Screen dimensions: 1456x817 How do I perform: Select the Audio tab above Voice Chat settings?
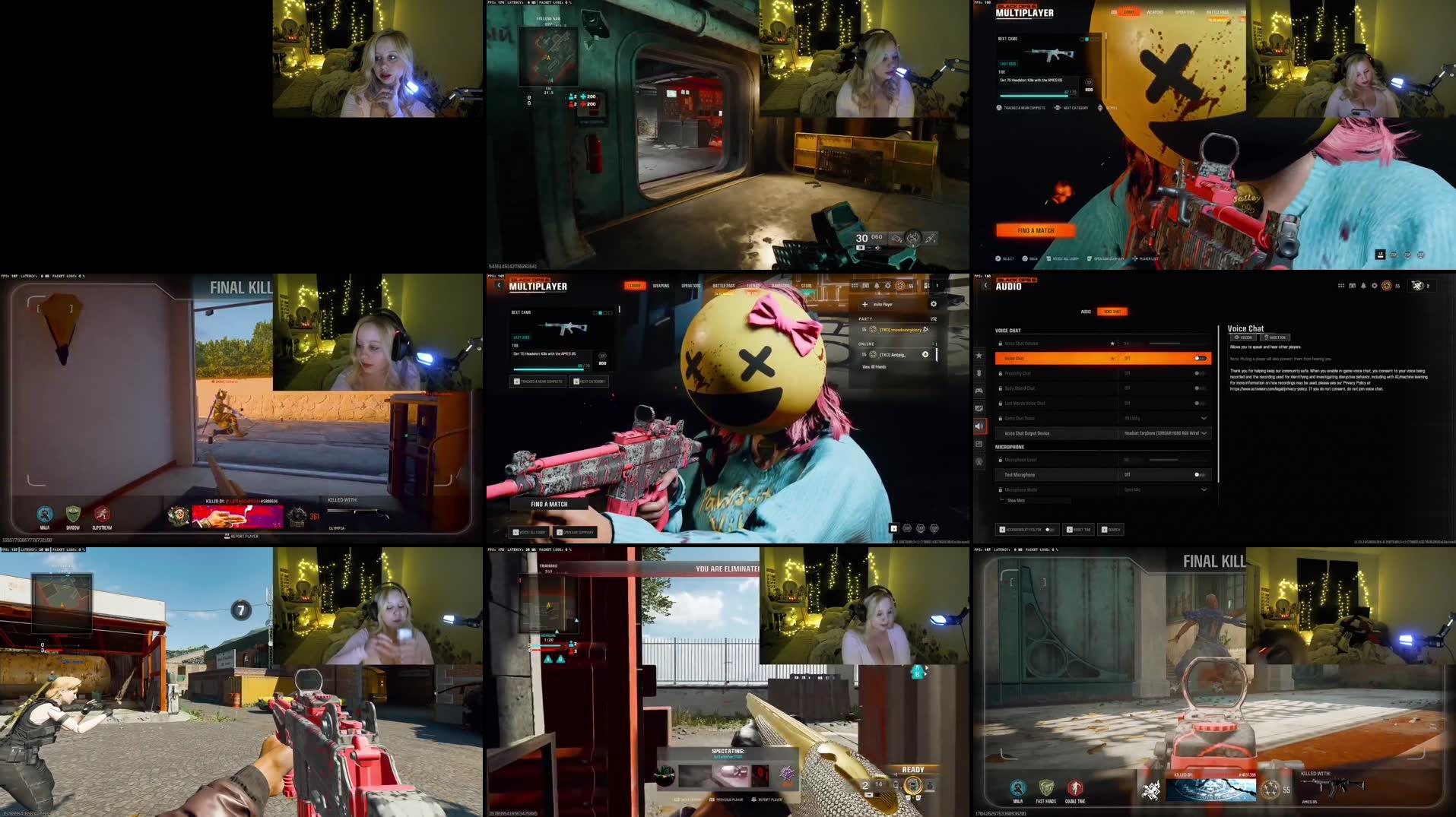(x=1085, y=312)
